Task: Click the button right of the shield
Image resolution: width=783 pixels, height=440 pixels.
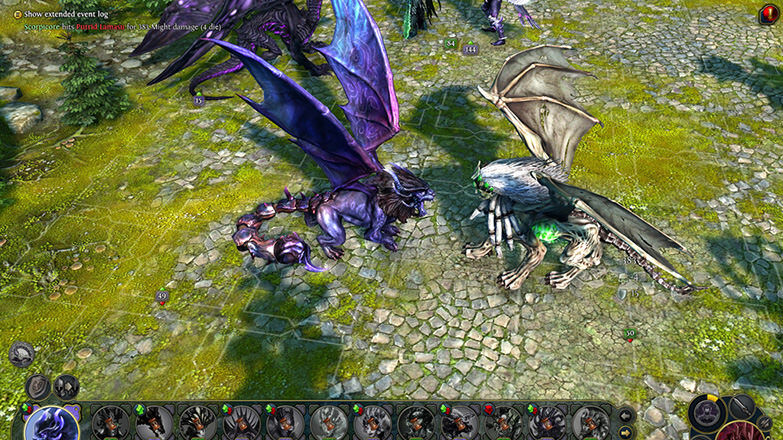Action: (x=67, y=387)
